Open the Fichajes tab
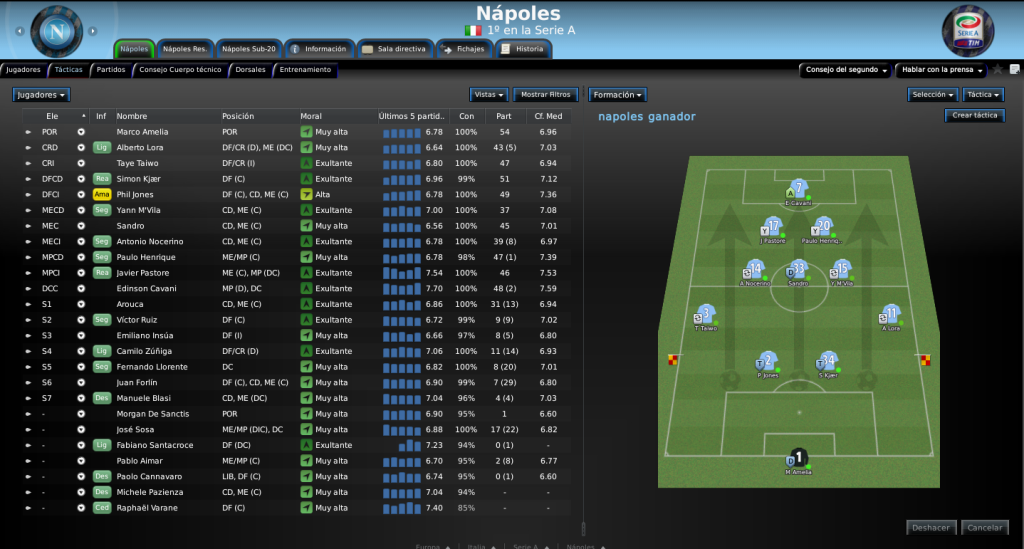Viewport: 1024px width, 549px height. coord(464,48)
